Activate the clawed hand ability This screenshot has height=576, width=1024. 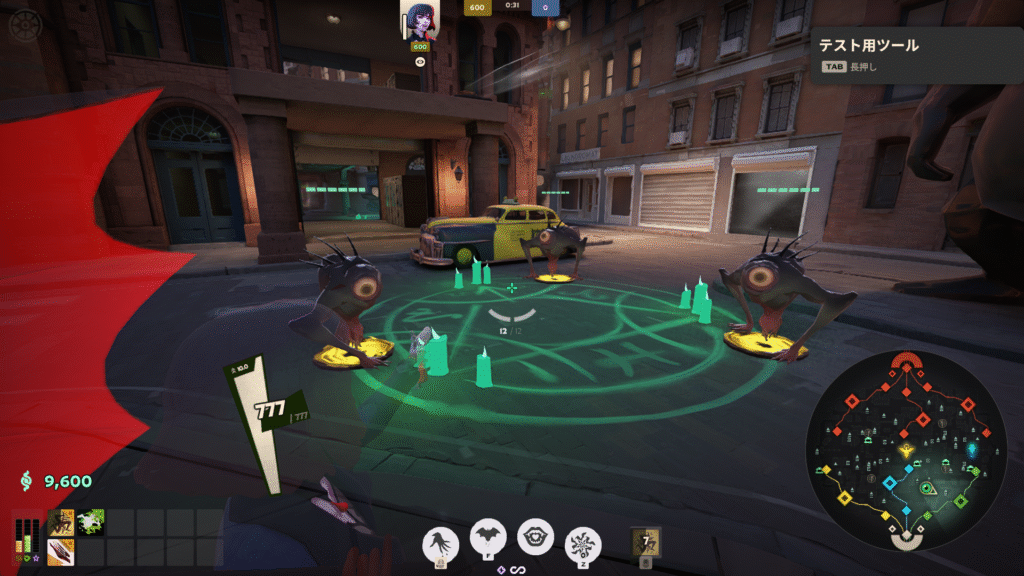tap(440, 542)
